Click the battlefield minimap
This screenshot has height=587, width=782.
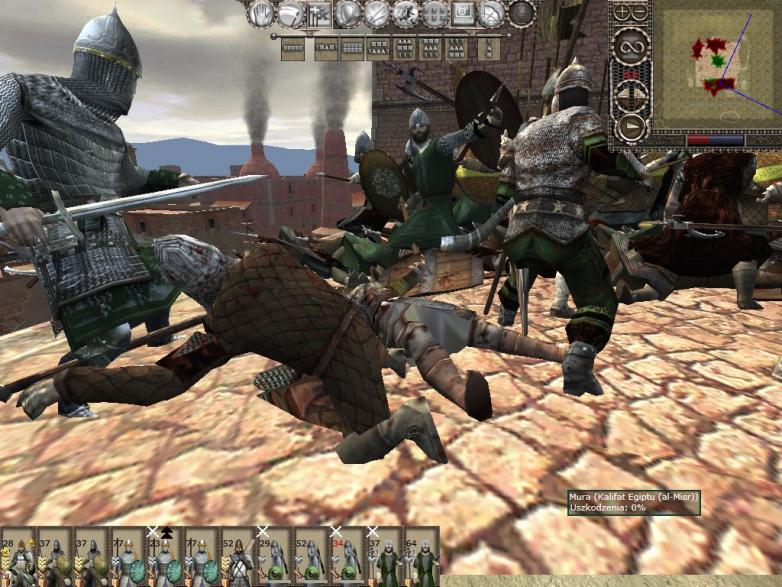tap(716, 66)
